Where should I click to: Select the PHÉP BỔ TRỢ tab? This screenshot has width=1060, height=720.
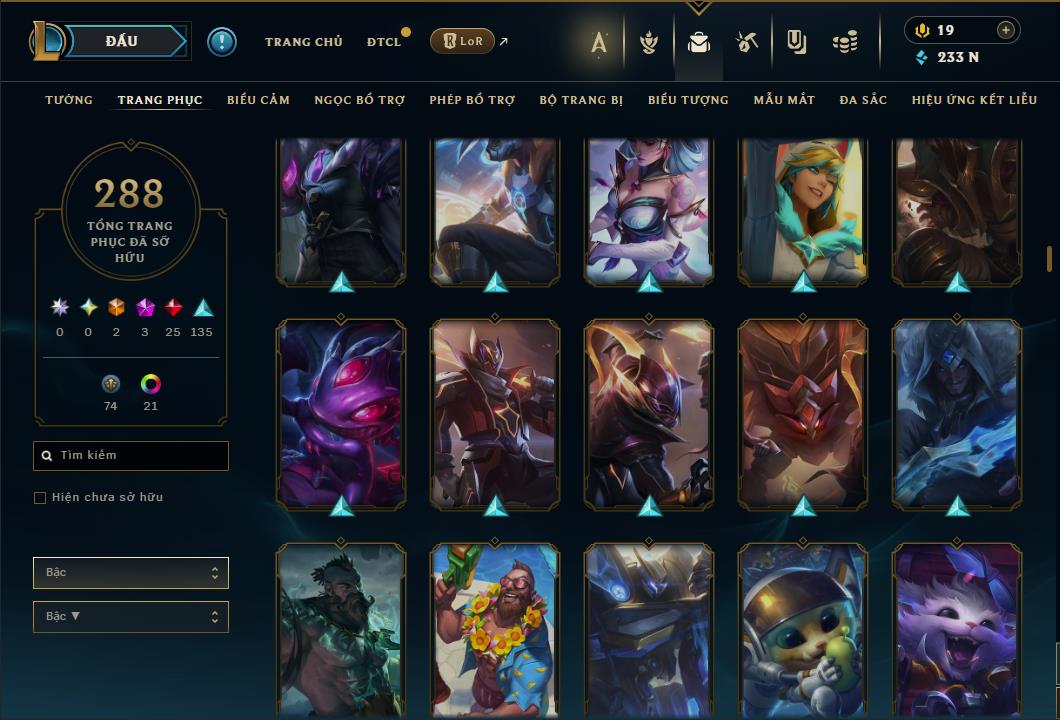pos(472,100)
